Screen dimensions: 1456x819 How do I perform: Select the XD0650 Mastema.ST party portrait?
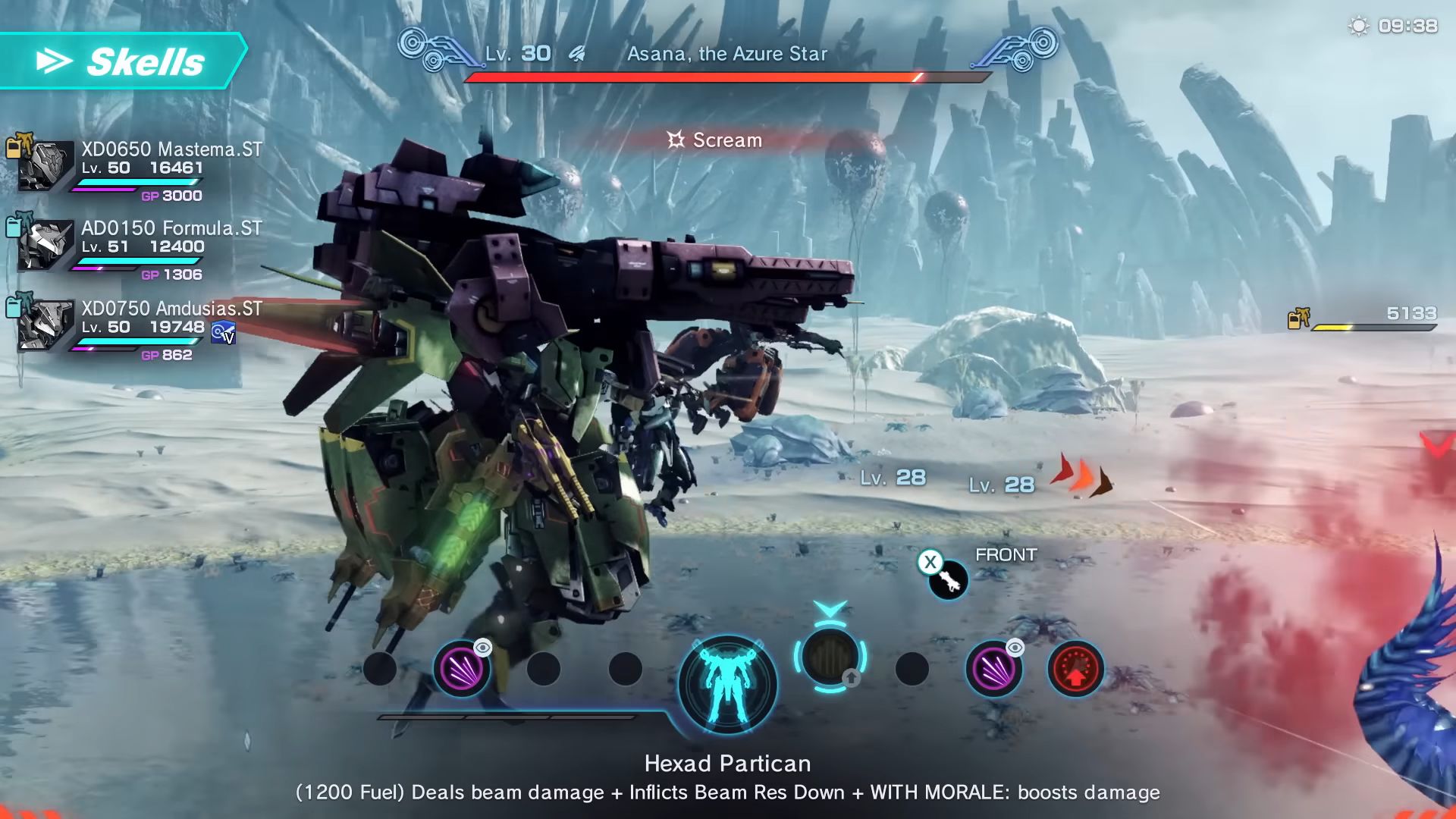coord(45,166)
